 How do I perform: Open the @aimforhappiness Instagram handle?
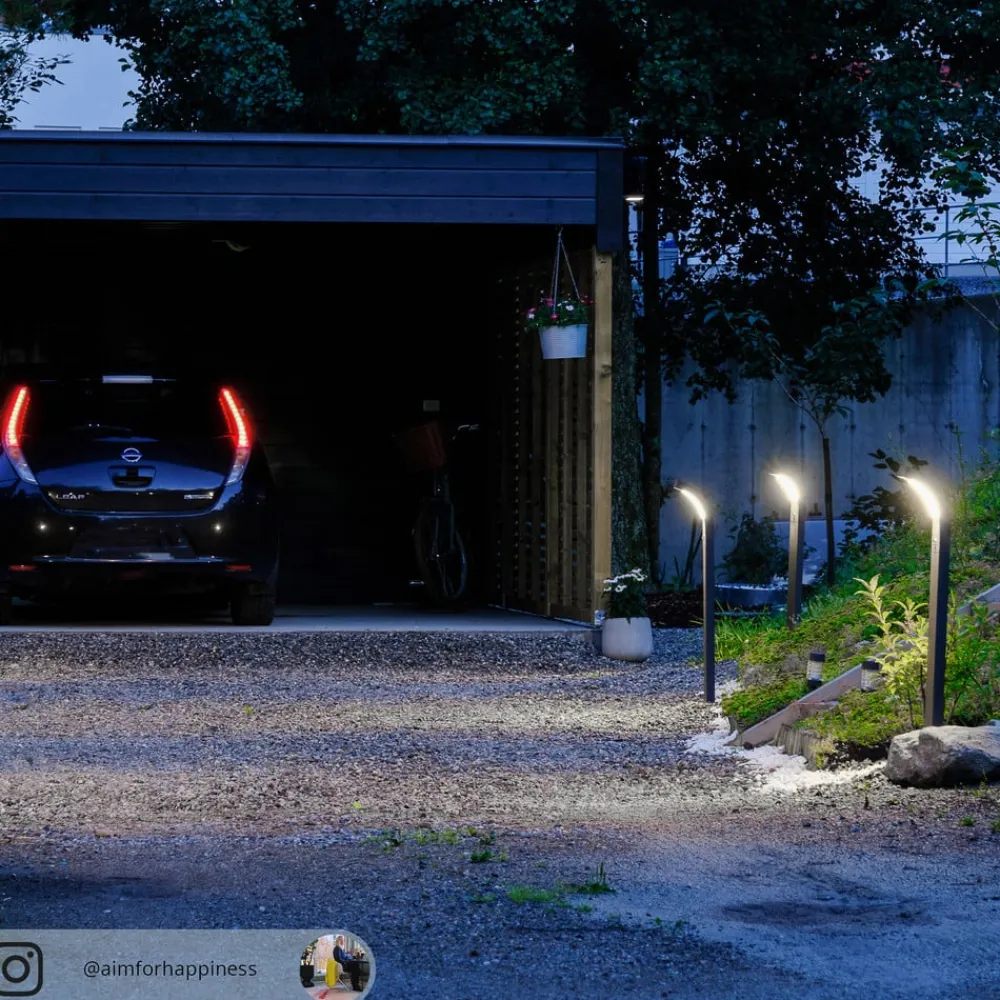click(x=169, y=969)
